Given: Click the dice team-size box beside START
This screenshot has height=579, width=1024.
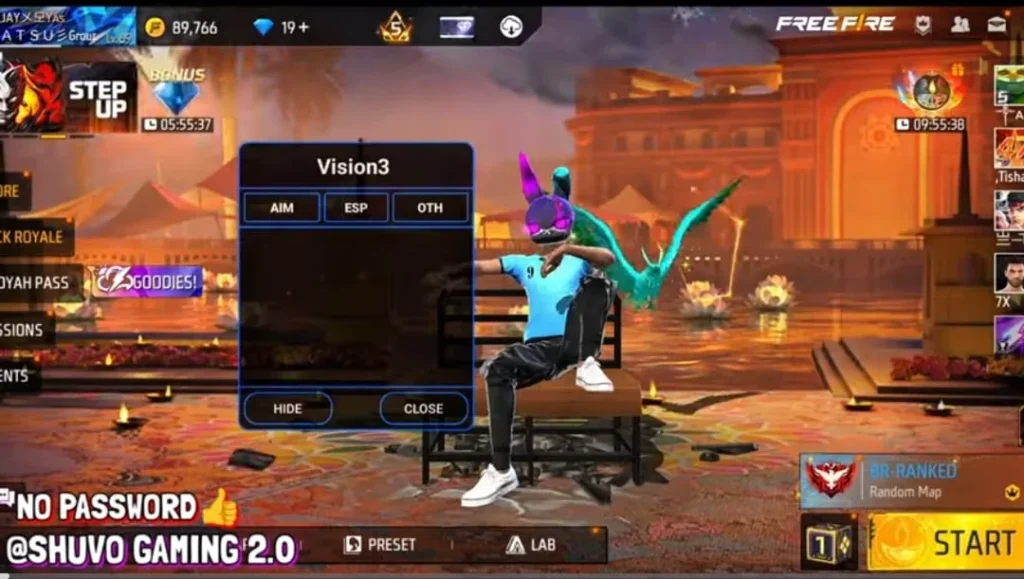Looking at the screenshot, I should pos(828,542).
